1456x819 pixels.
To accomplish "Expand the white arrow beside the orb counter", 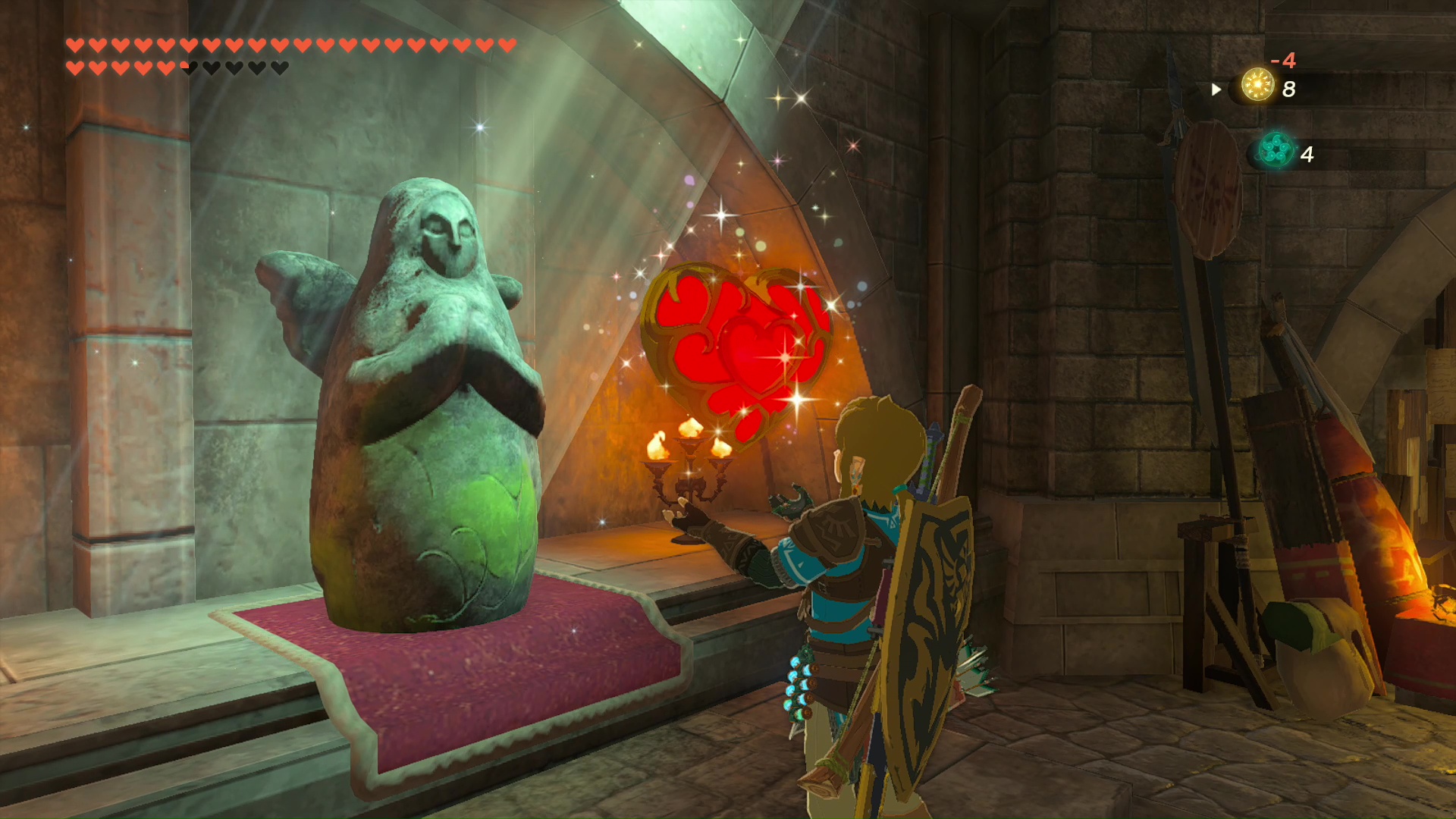I will click(x=1216, y=90).
